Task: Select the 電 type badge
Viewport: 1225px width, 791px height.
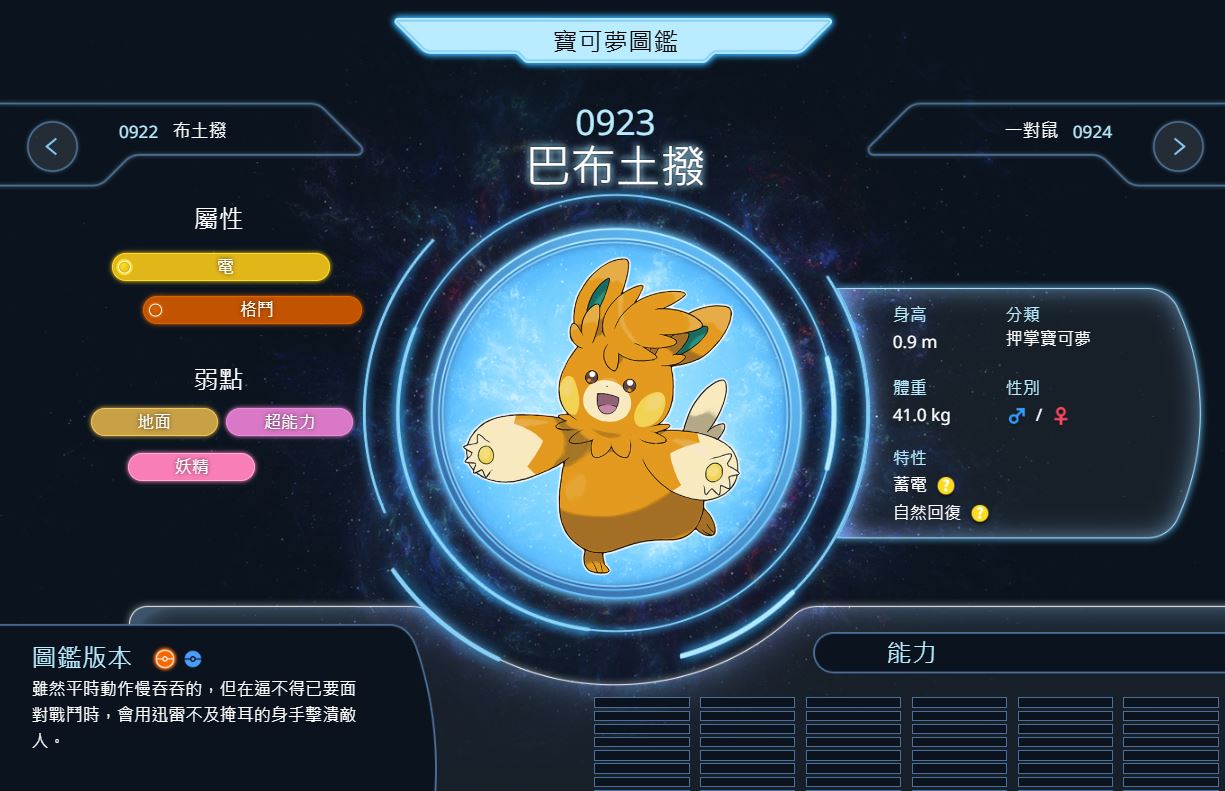Action: tap(221, 267)
